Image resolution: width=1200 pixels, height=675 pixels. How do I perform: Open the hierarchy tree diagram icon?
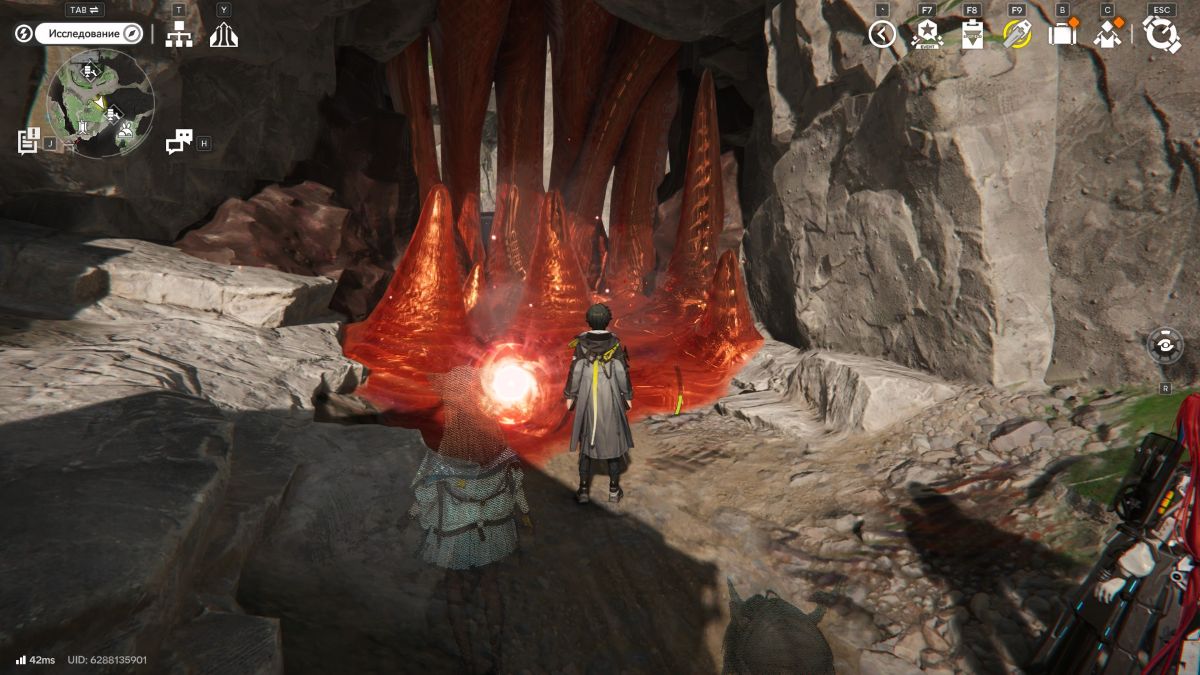click(179, 35)
